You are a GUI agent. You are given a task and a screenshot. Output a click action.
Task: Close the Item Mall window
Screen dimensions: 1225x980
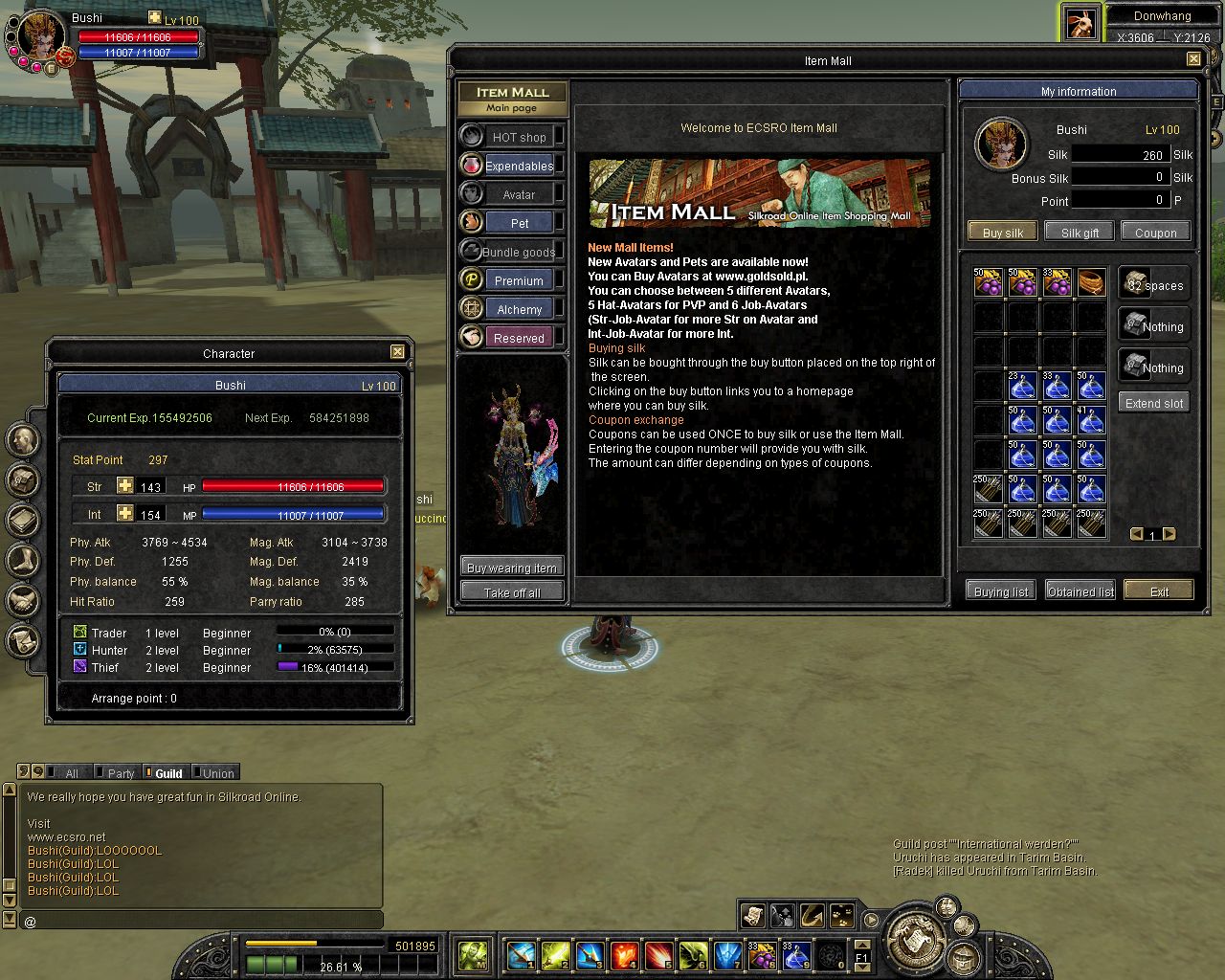[x=1193, y=59]
